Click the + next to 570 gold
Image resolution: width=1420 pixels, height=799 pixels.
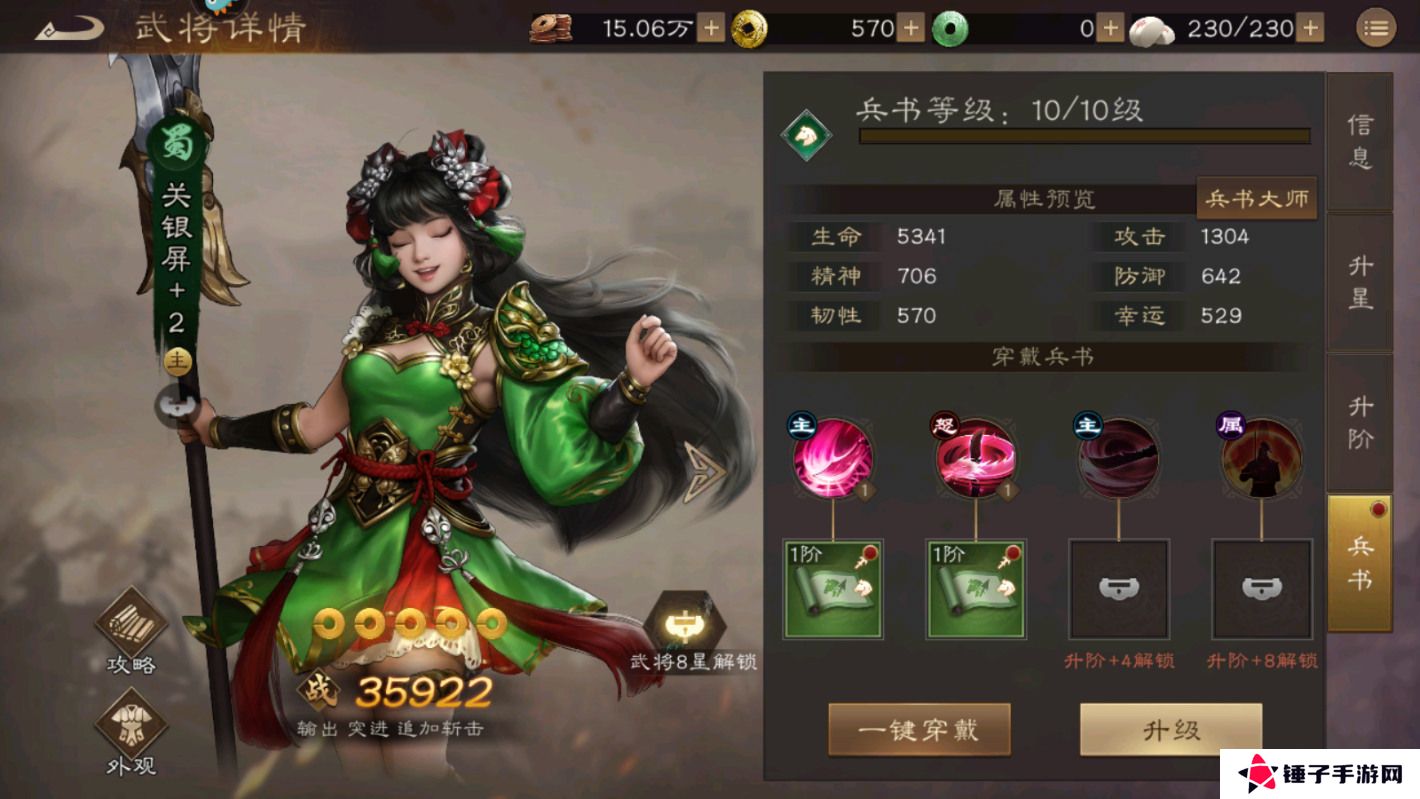pyautogui.click(x=910, y=29)
